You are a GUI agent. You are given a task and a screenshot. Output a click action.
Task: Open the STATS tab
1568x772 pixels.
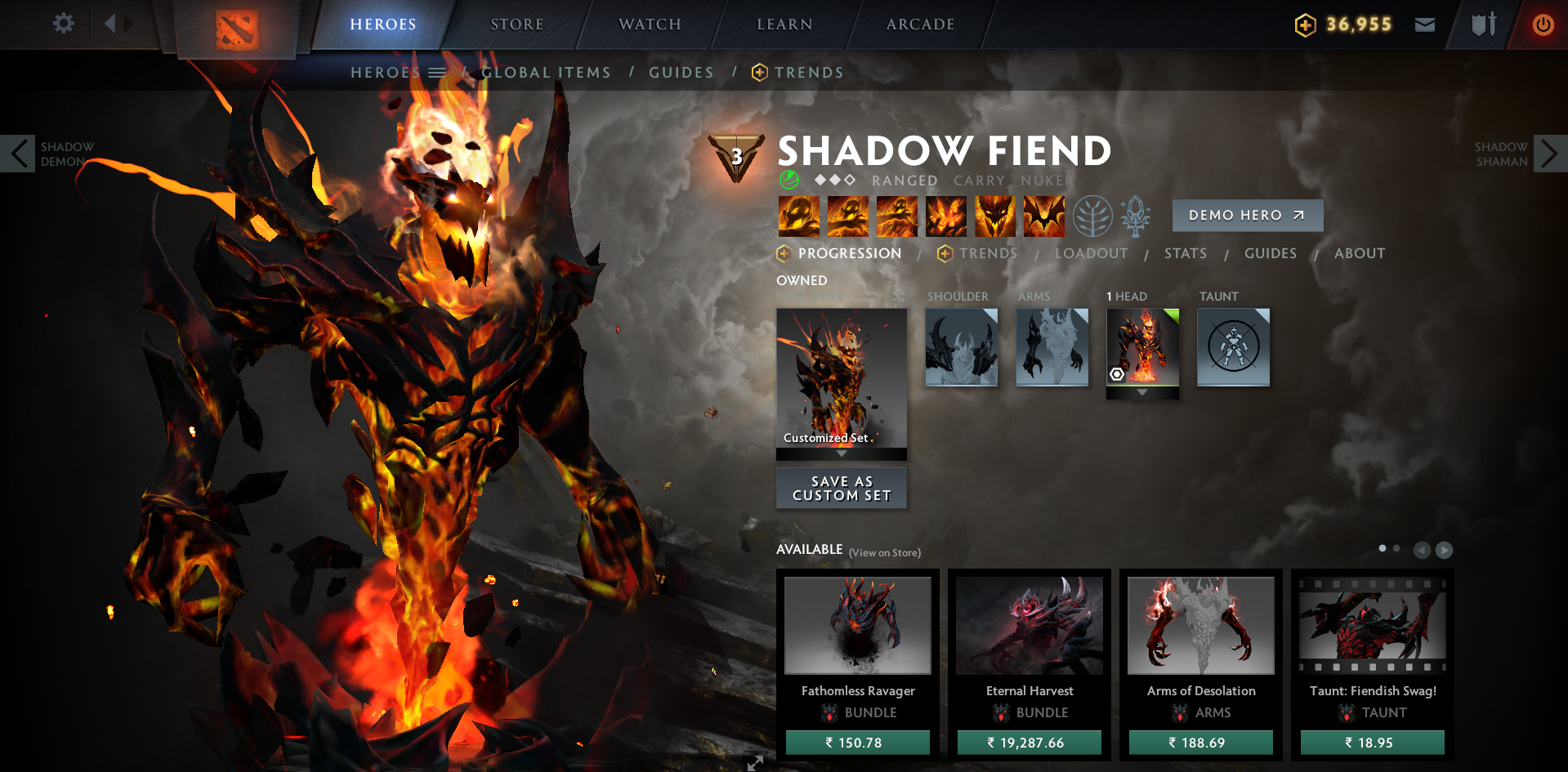1186,253
